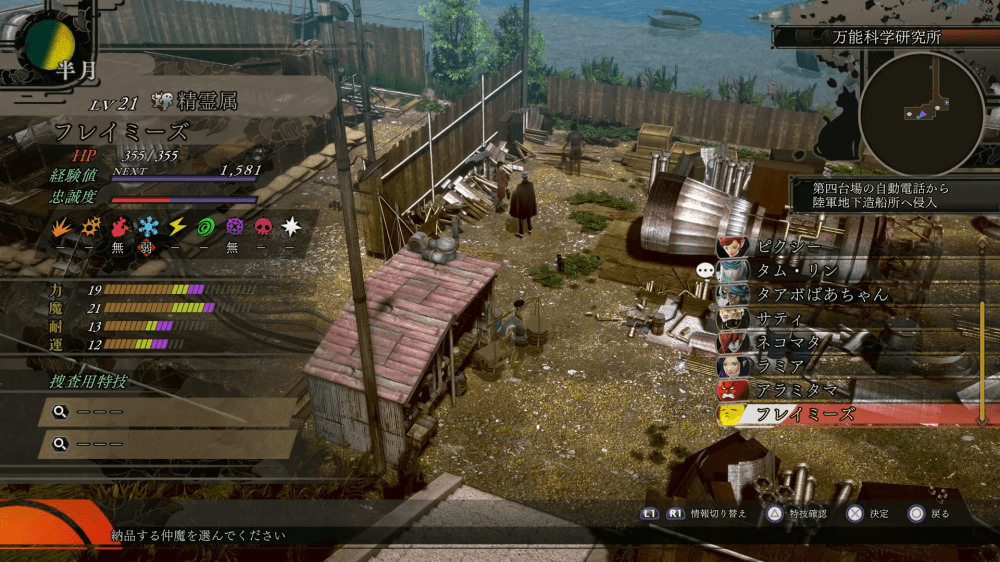Image resolution: width=1000 pixels, height=562 pixels.
Task: Click the ice weakness snowflake icon
Action: (148, 227)
